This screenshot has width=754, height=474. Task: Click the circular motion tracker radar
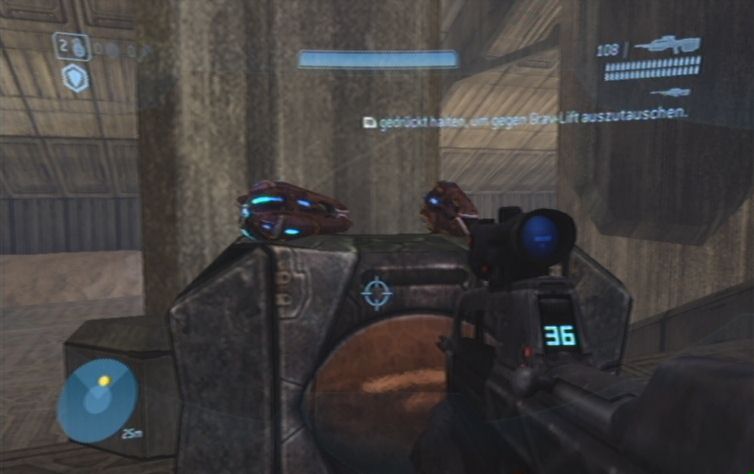point(97,400)
